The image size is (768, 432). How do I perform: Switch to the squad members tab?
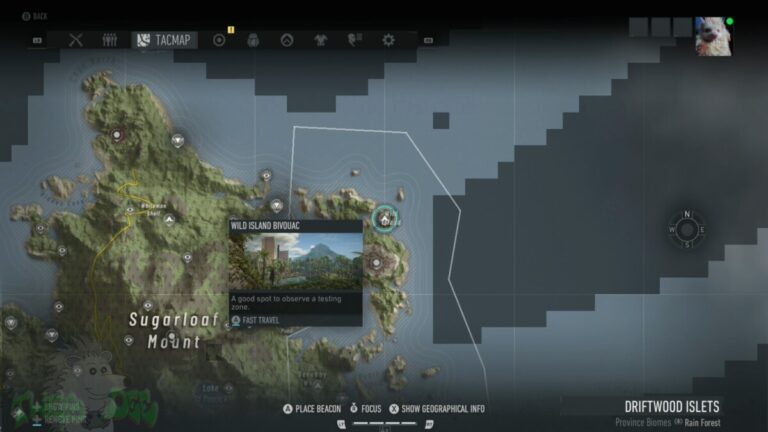(x=110, y=40)
